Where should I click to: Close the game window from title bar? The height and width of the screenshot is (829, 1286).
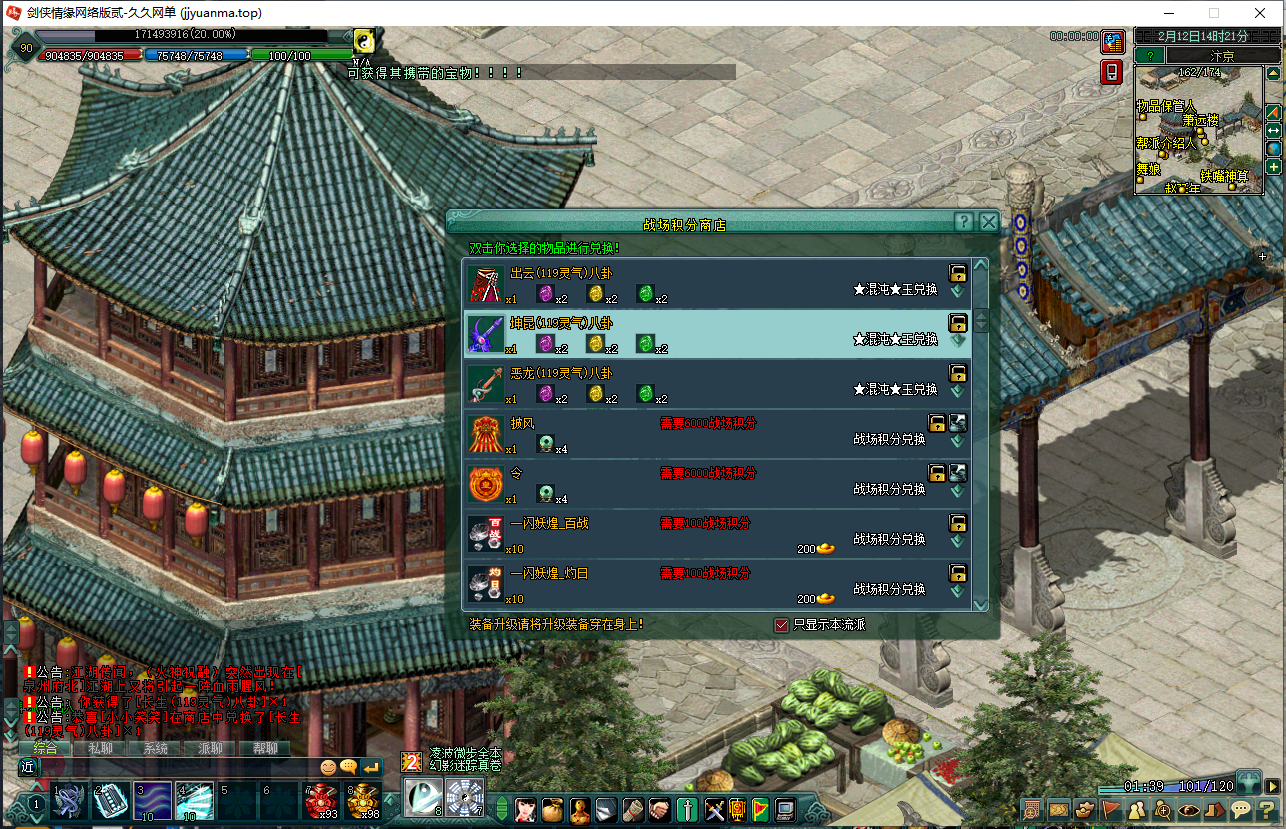point(1258,13)
